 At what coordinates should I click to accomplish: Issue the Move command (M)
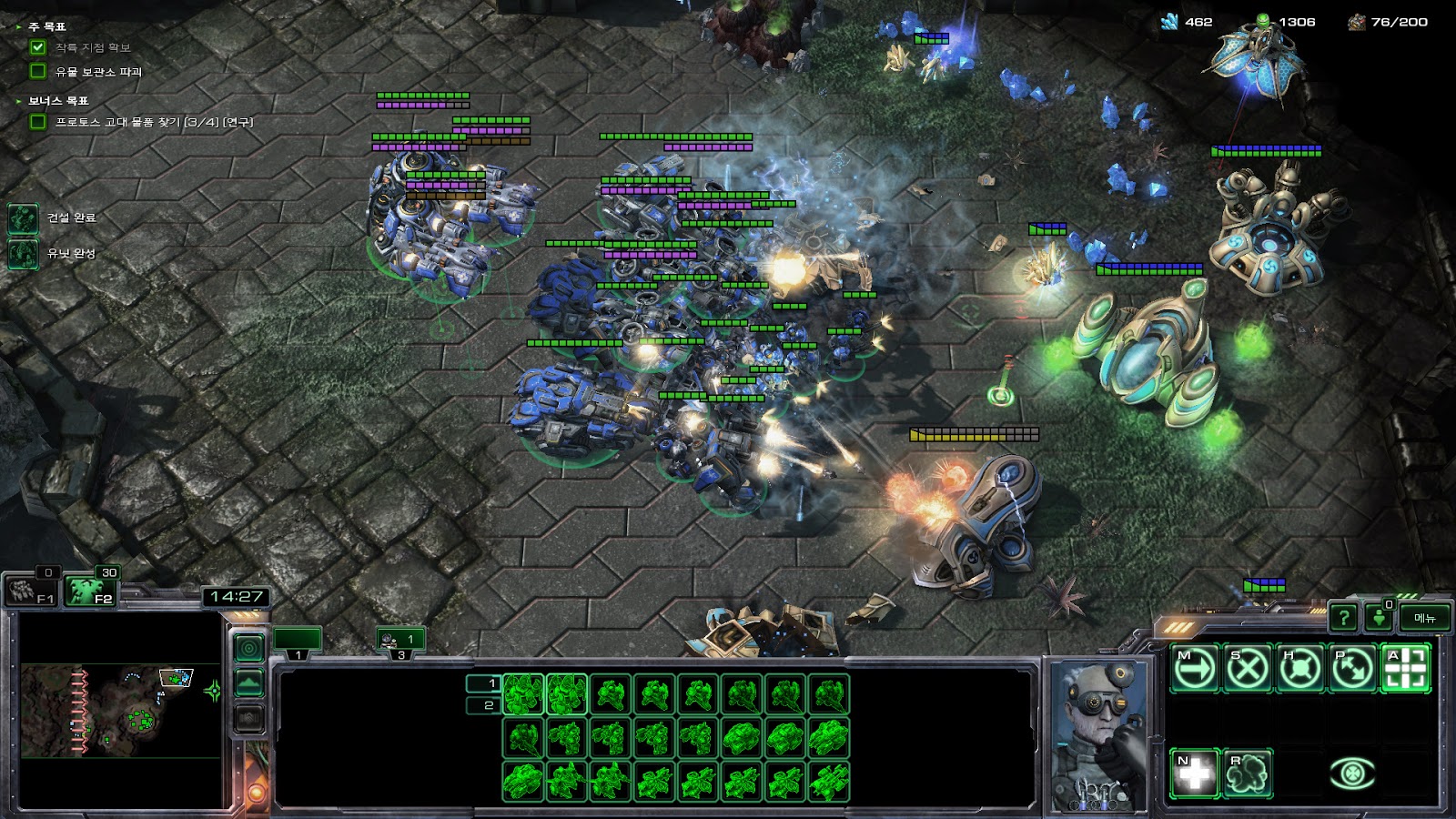(1194, 669)
